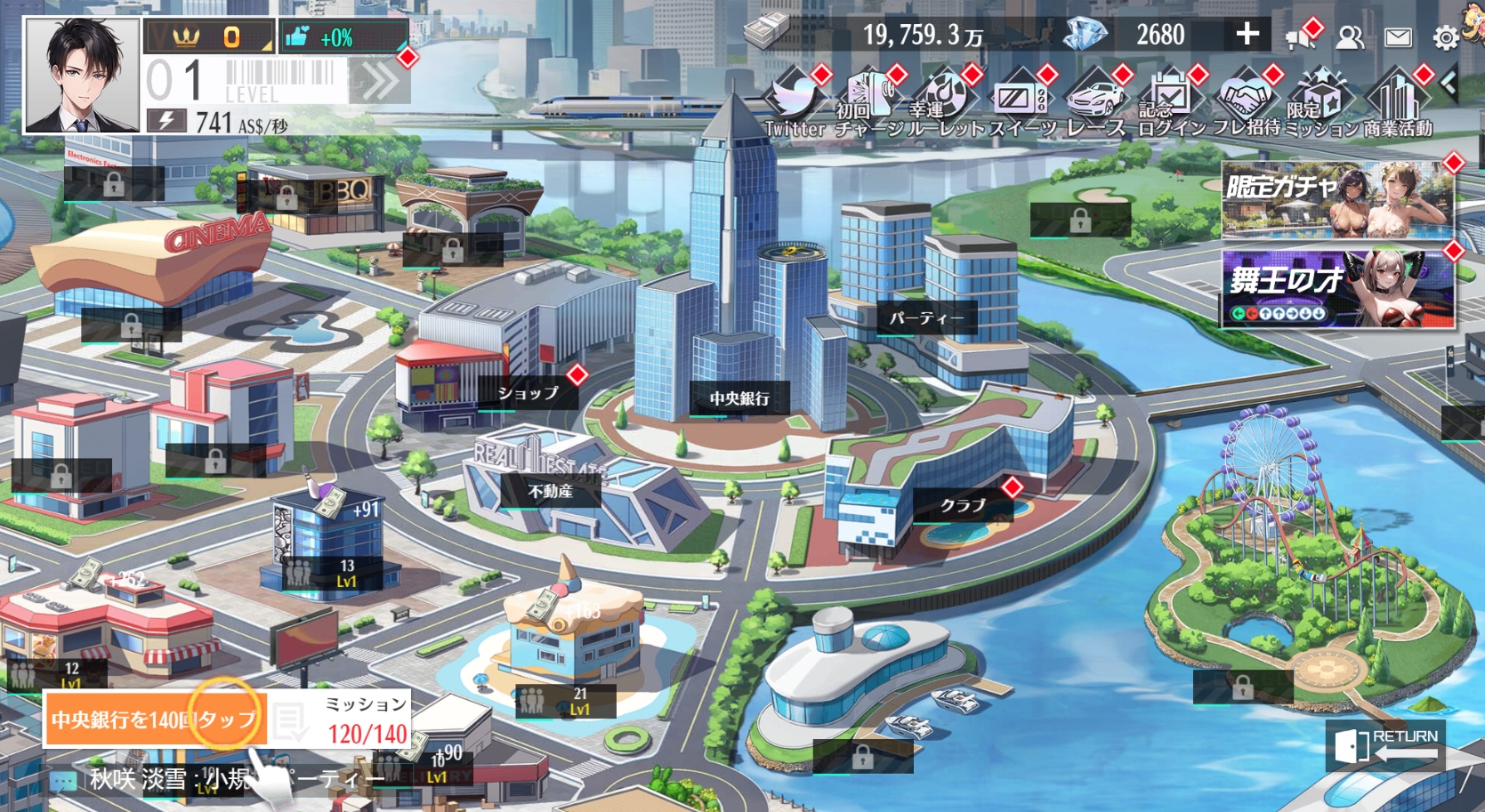Click the plus to purchase diamonds

(x=1247, y=35)
